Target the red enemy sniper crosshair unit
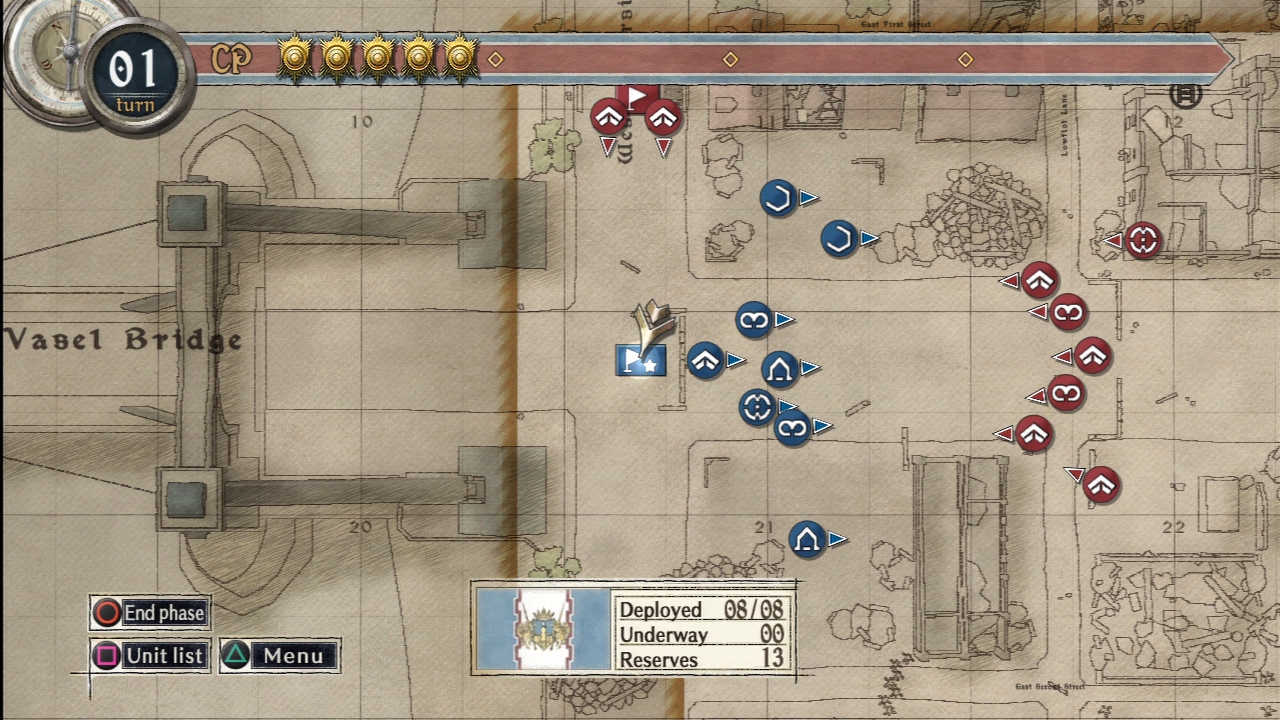Image resolution: width=1280 pixels, height=720 pixels. pos(1143,240)
